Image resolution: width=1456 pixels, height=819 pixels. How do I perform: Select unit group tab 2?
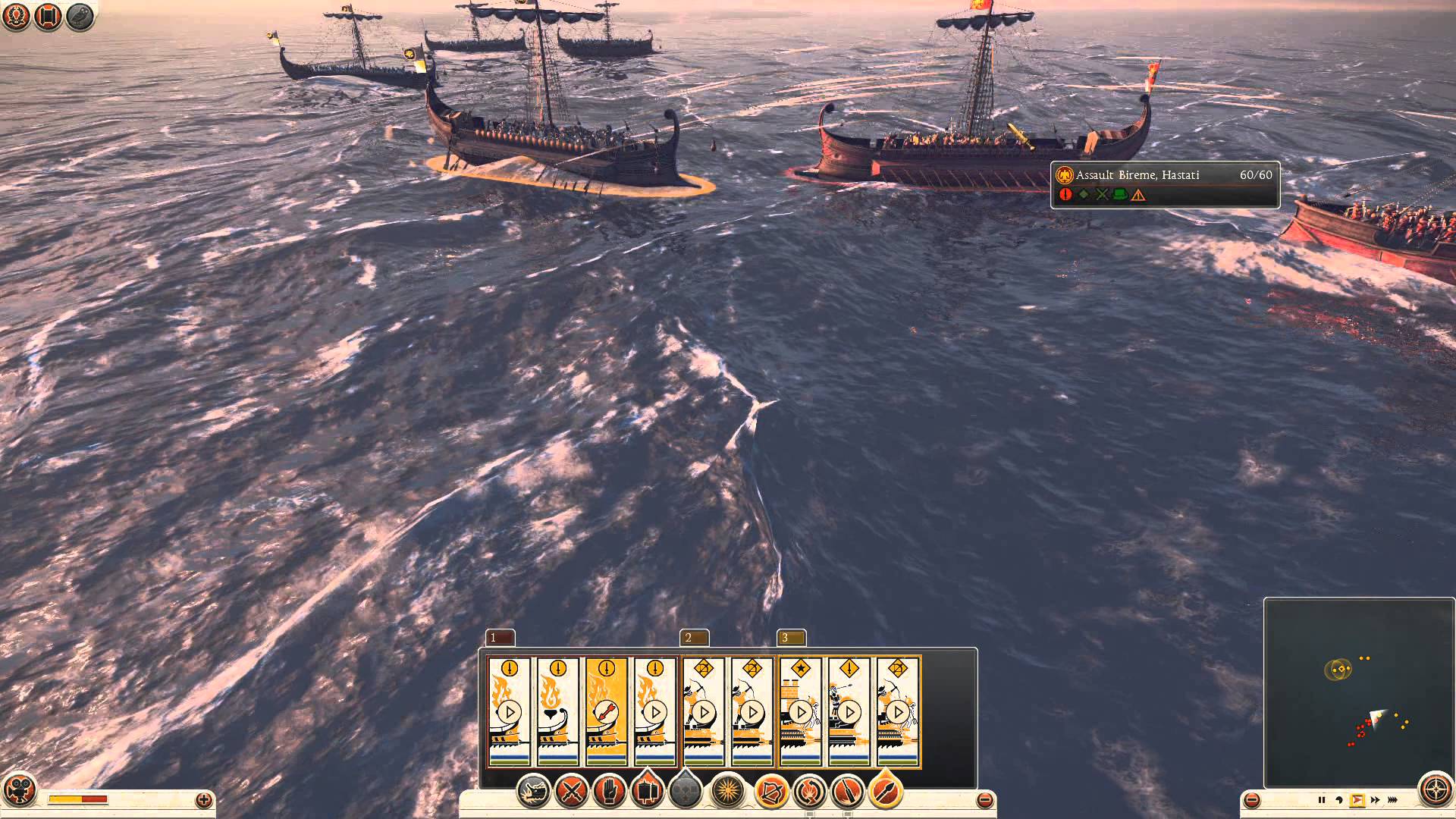(695, 638)
